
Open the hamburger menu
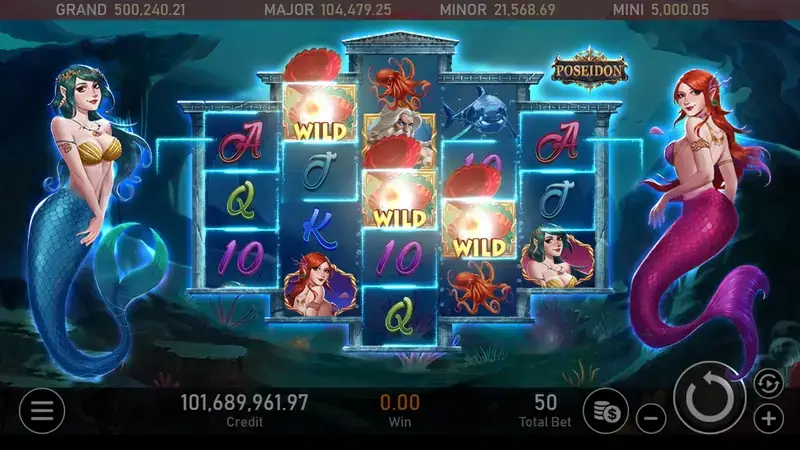pyautogui.click(x=42, y=409)
